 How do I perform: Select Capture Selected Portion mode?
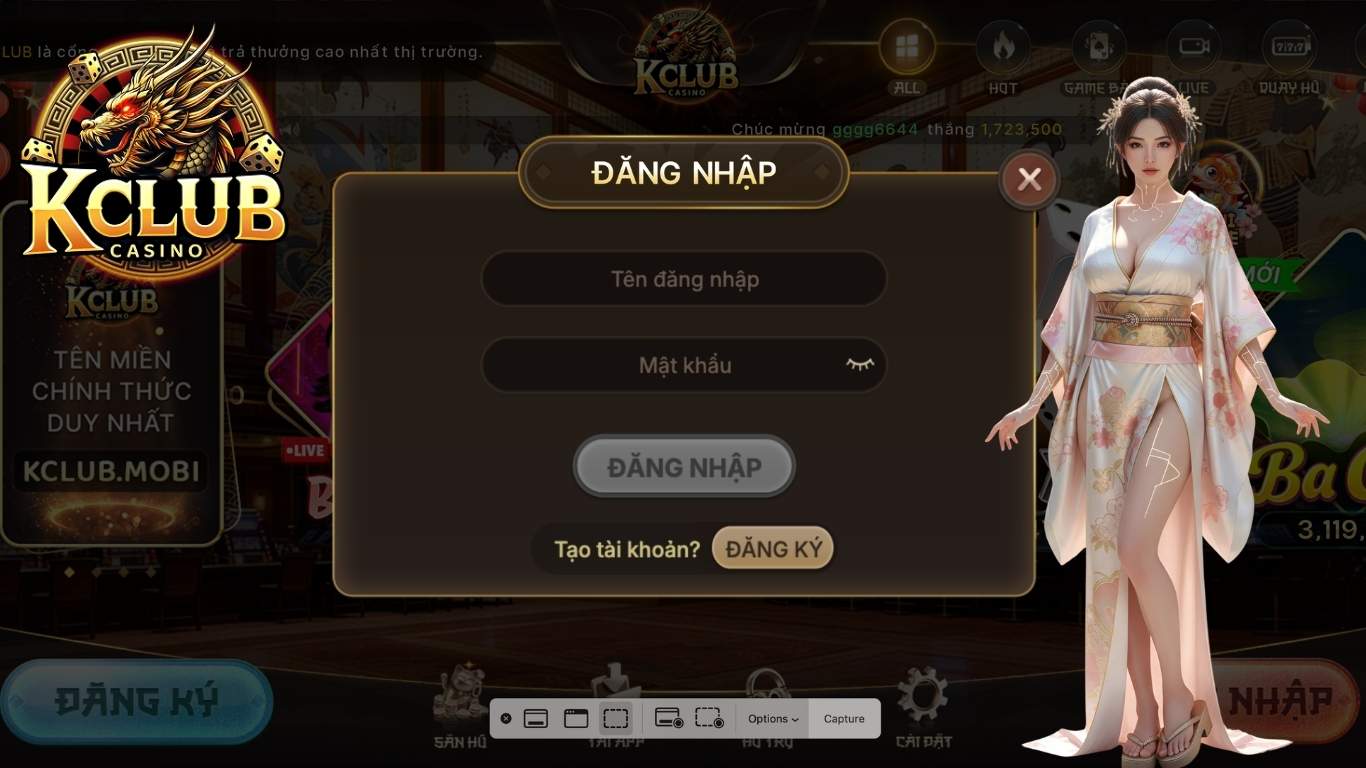tap(615, 718)
